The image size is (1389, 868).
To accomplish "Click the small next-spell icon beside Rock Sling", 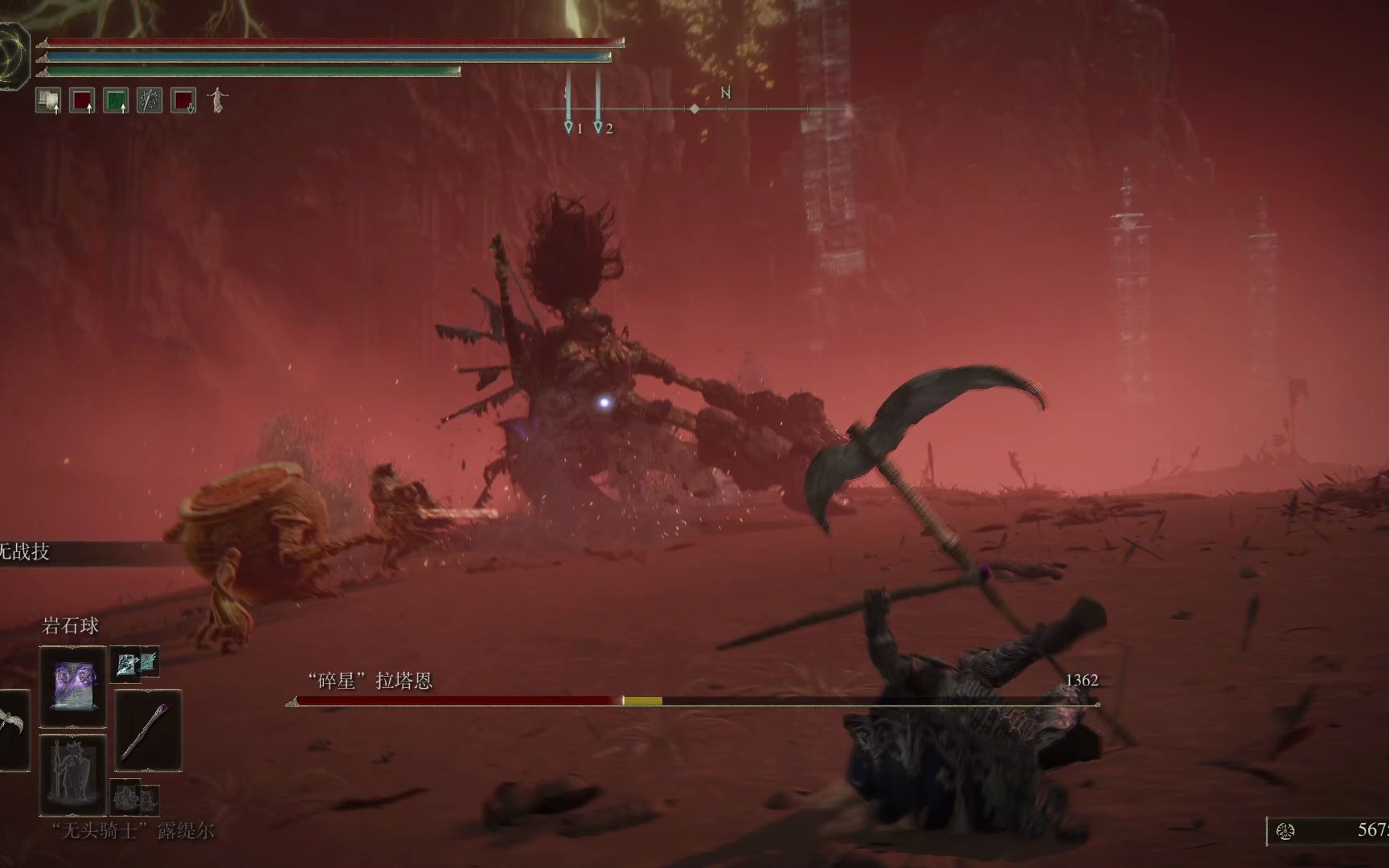I will click(134, 663).
